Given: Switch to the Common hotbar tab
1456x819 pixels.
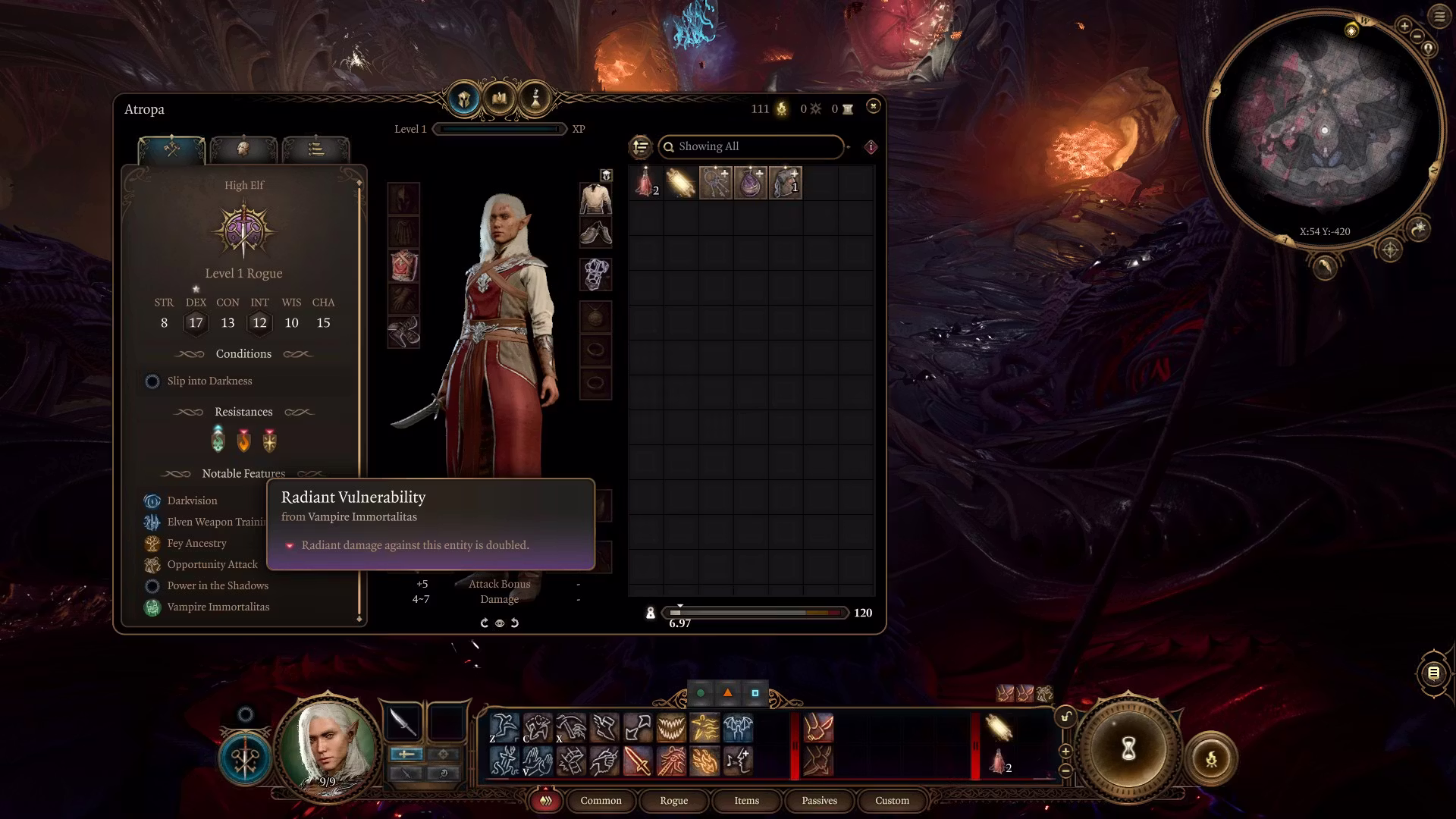Looking at the screenshot, I should coord(601,801).
